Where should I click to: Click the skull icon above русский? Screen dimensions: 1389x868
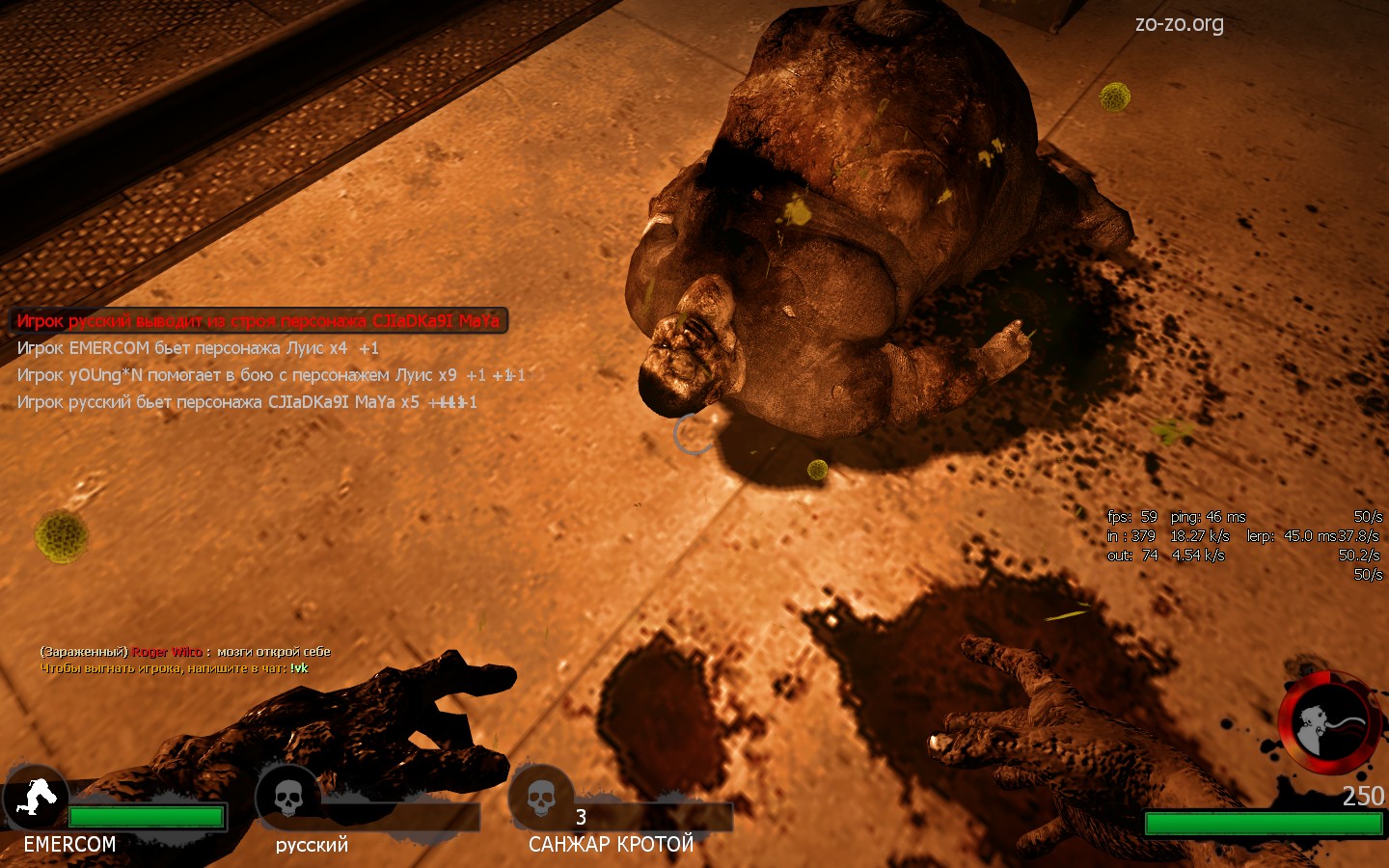[287, 798]
